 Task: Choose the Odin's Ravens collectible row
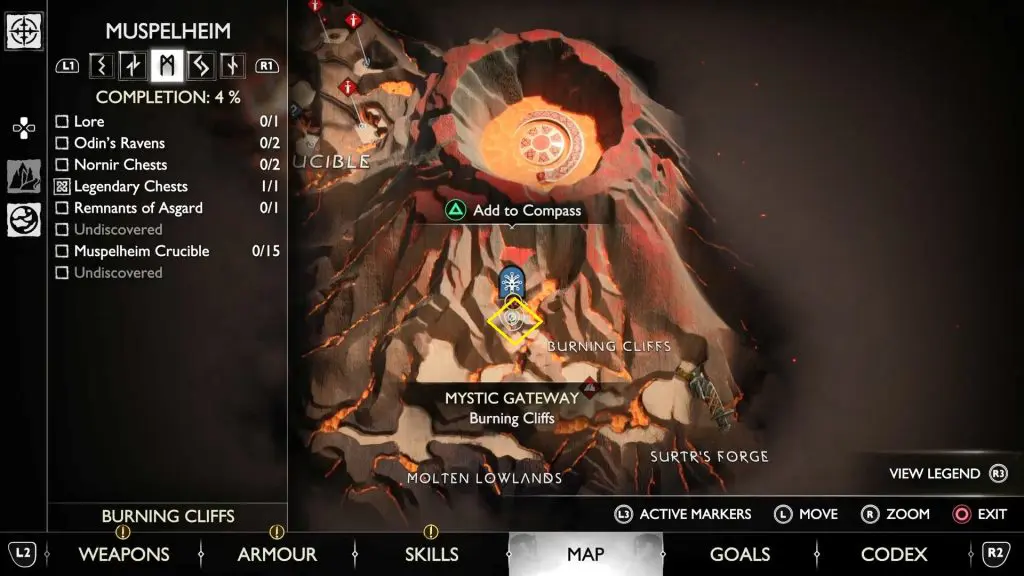pos(118,143)
